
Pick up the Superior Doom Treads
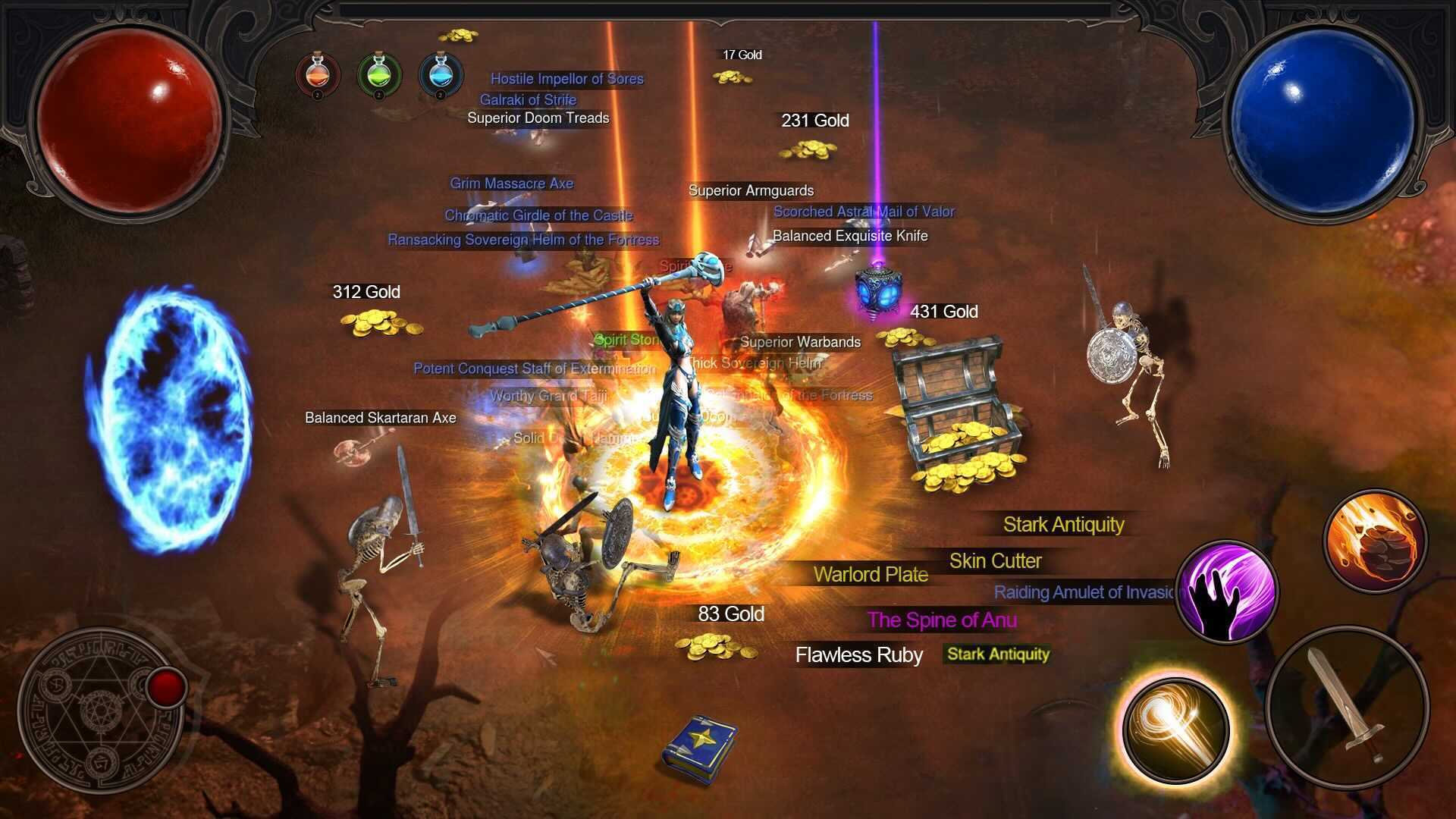[538, 118]
